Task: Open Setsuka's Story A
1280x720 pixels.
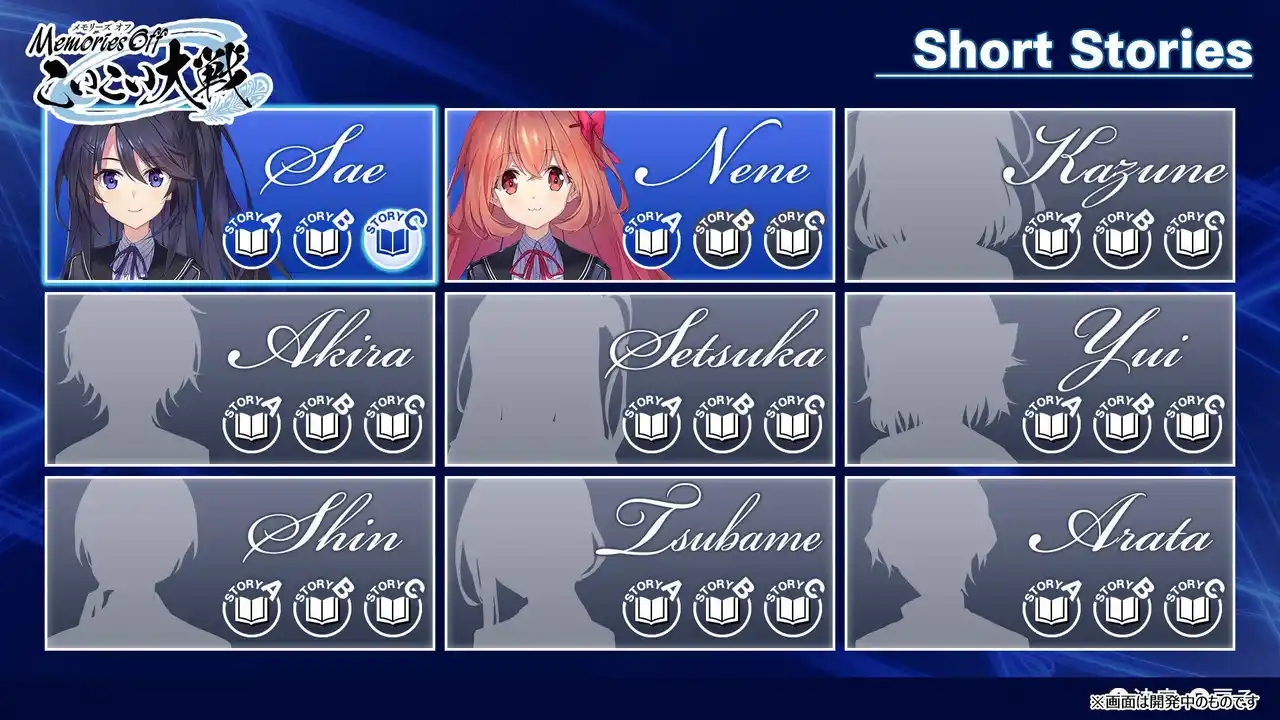Action: click(x=651, y=426)
